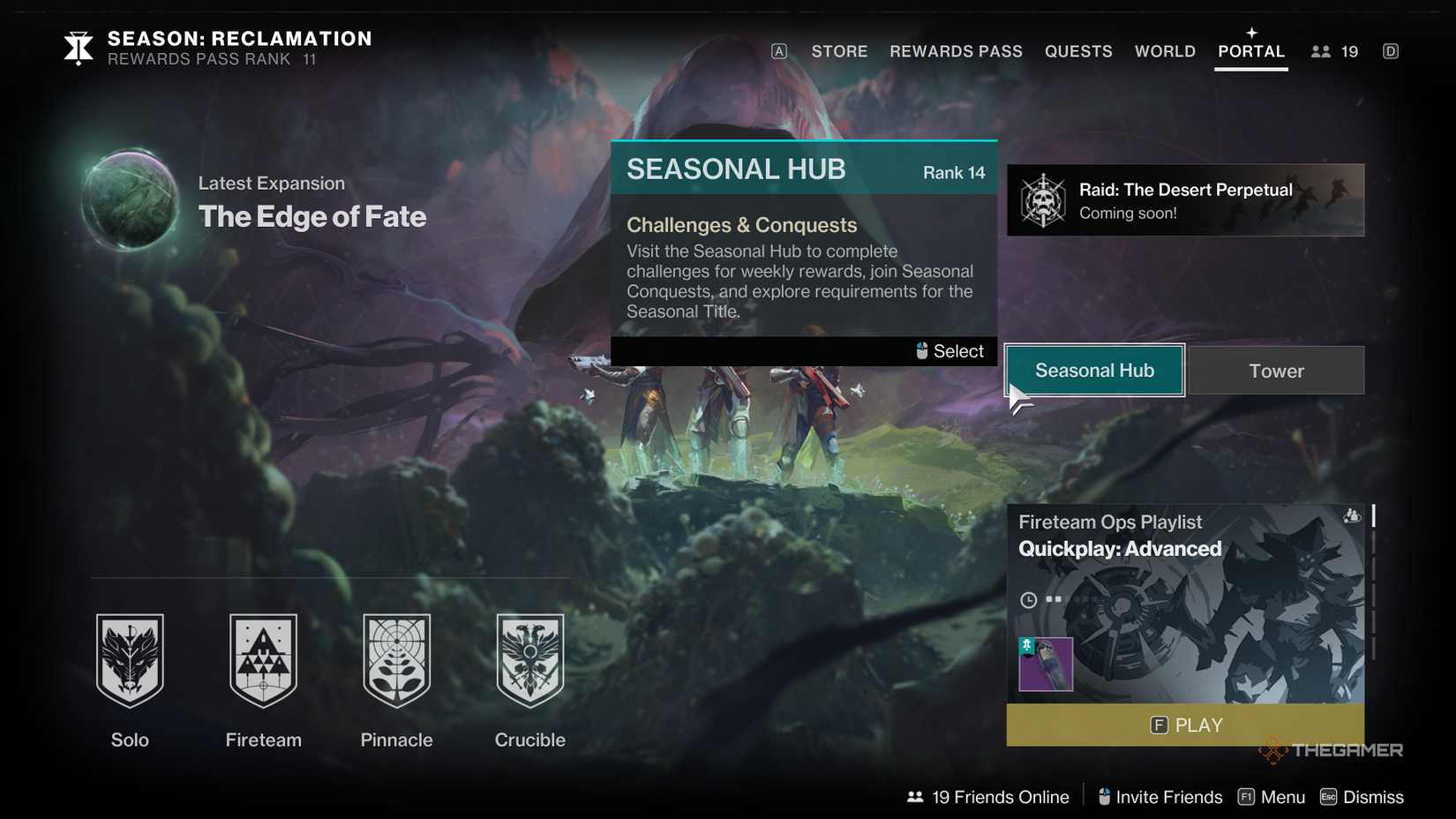Toggle the friends list via the 19 counter
The width and height of the screenshot is (1456, 819).
[1333, 51]
